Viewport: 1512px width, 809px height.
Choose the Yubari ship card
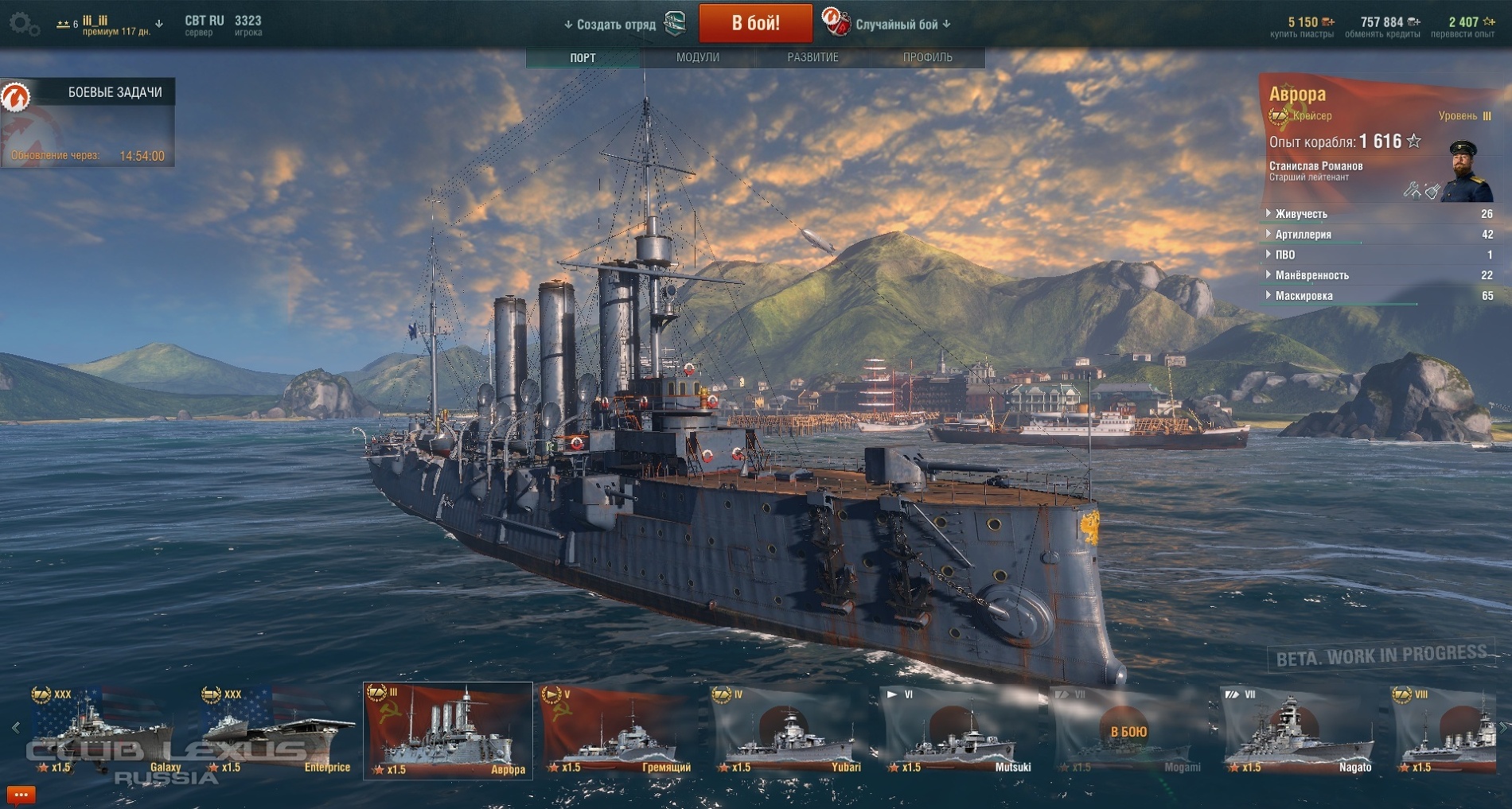coord(789,732)
